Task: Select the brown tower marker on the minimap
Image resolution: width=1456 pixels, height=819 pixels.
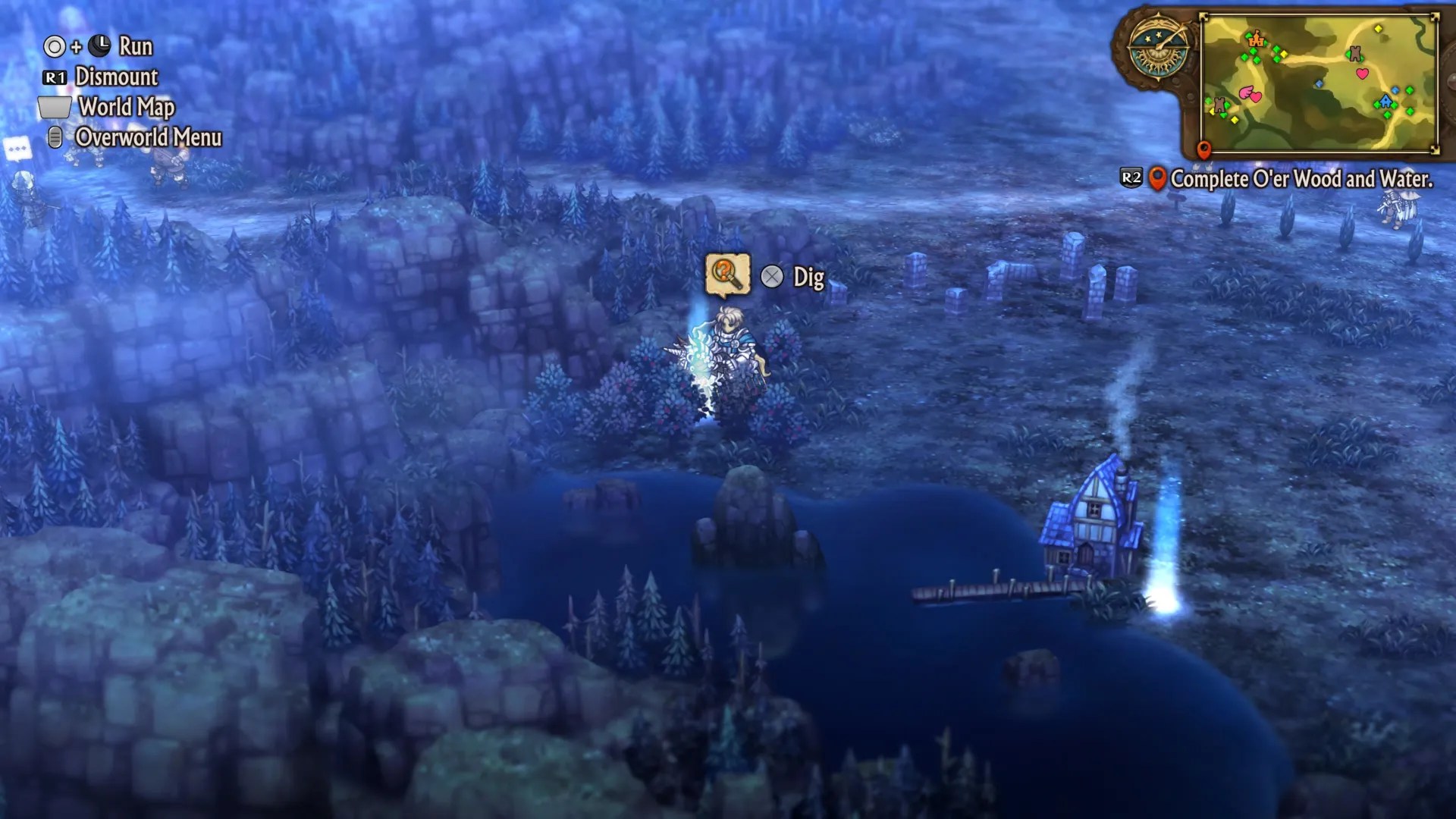Action: 1355,54
